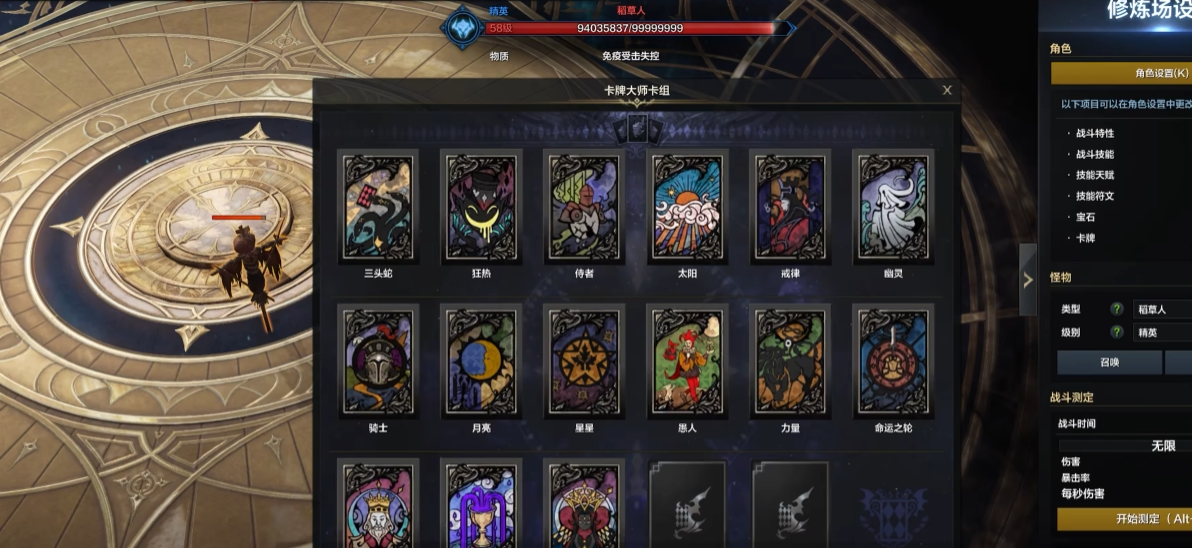The width and height of the screenshot is (1192, 548).
Task: Open the monster 类型 dropdown showing 稻草人
Action: coord(1160,309)
